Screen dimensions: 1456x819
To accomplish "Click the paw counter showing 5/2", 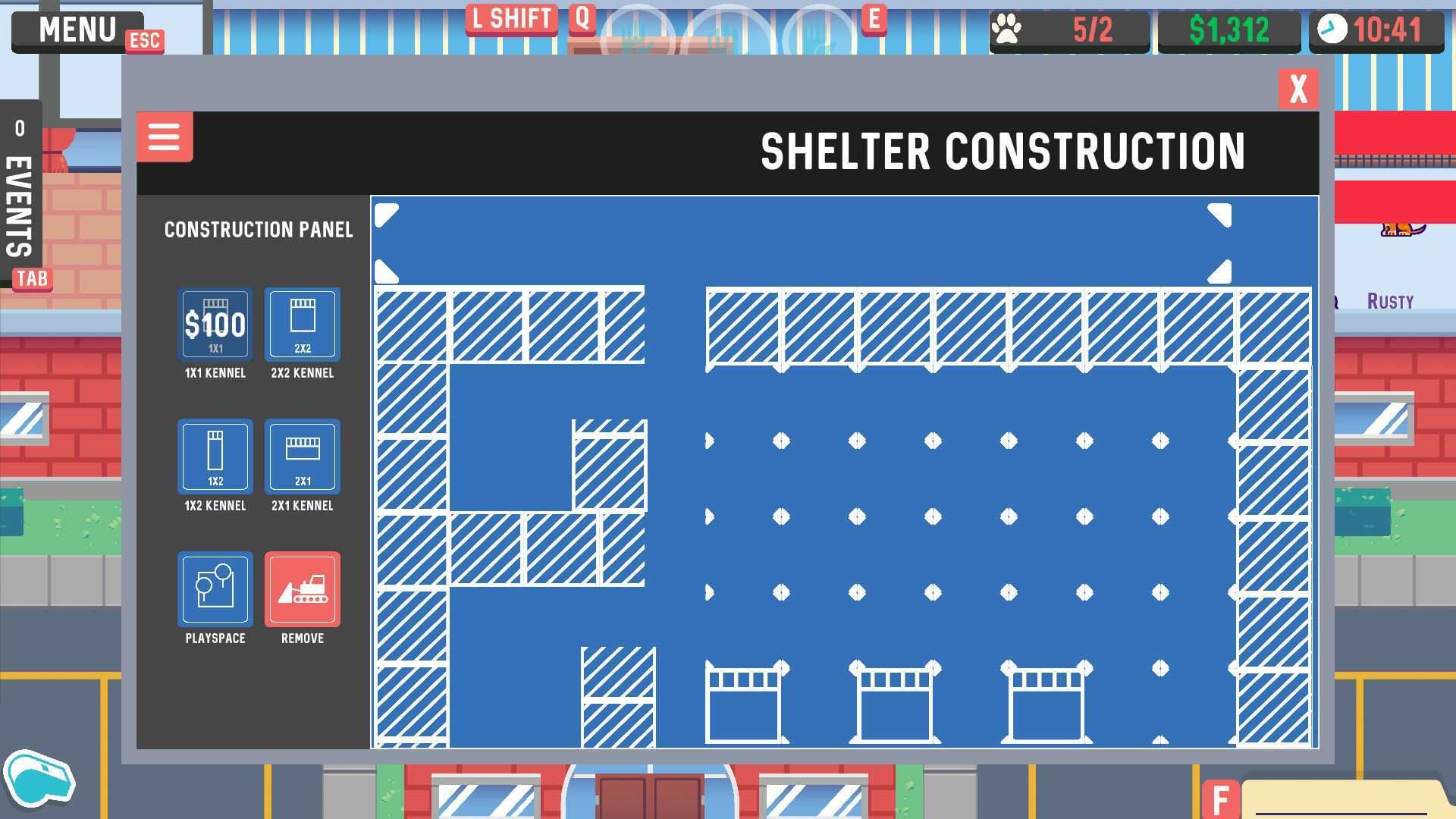I will (1069, 29).
